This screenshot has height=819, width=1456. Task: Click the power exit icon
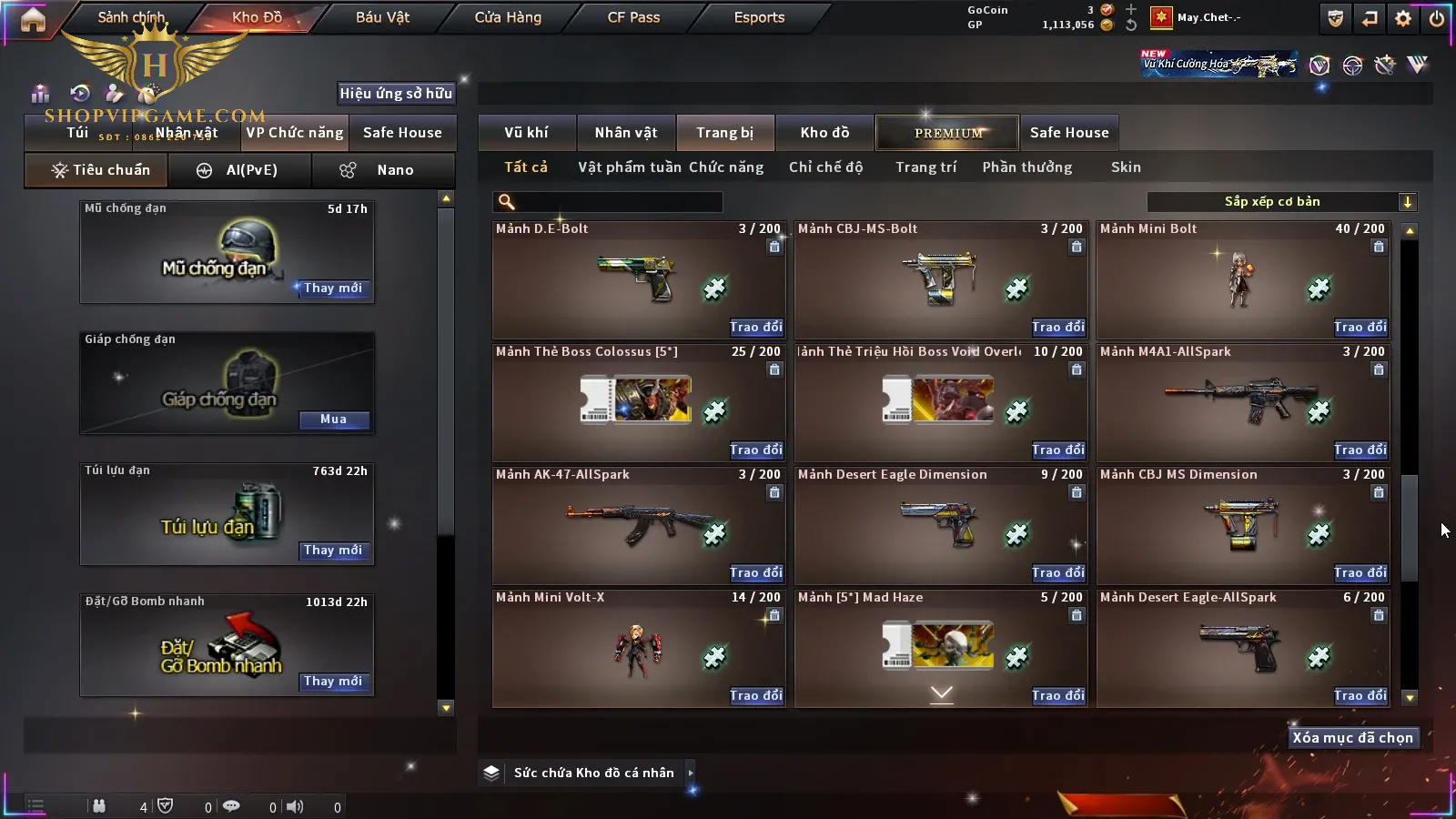pos(1437,18)
